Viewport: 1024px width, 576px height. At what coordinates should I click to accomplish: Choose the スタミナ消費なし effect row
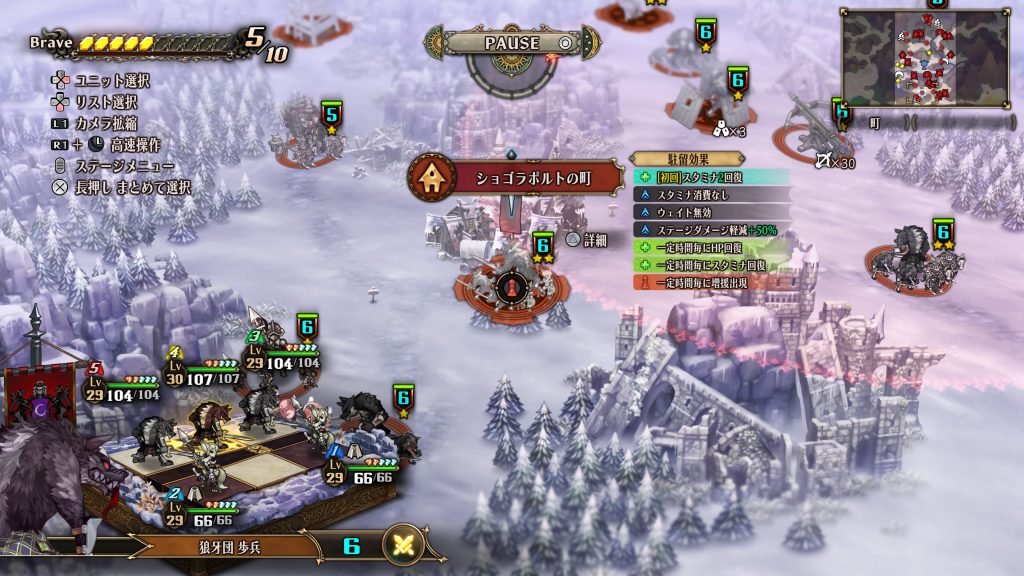pos(700,195)
